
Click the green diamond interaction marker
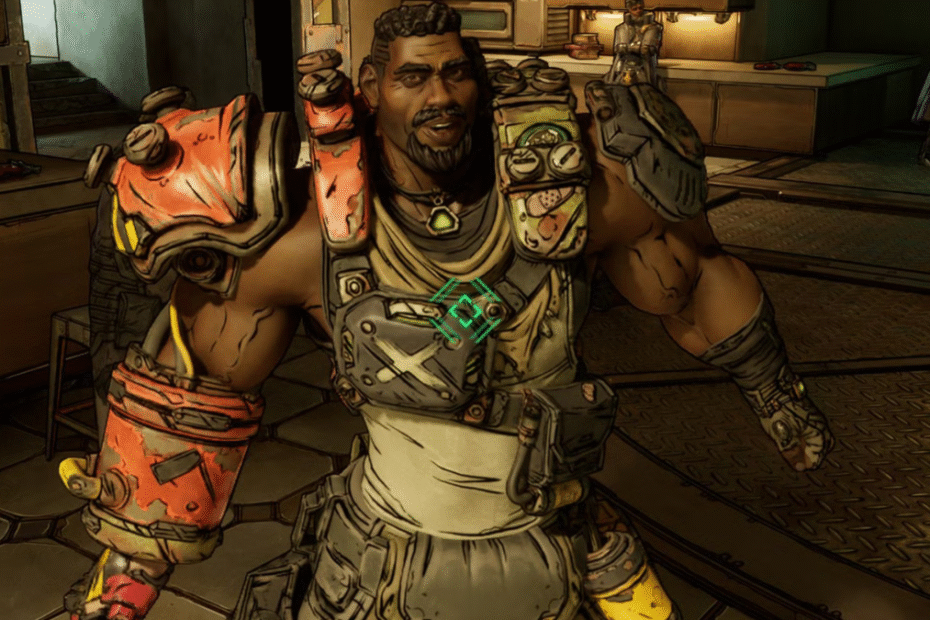point(465,311)
